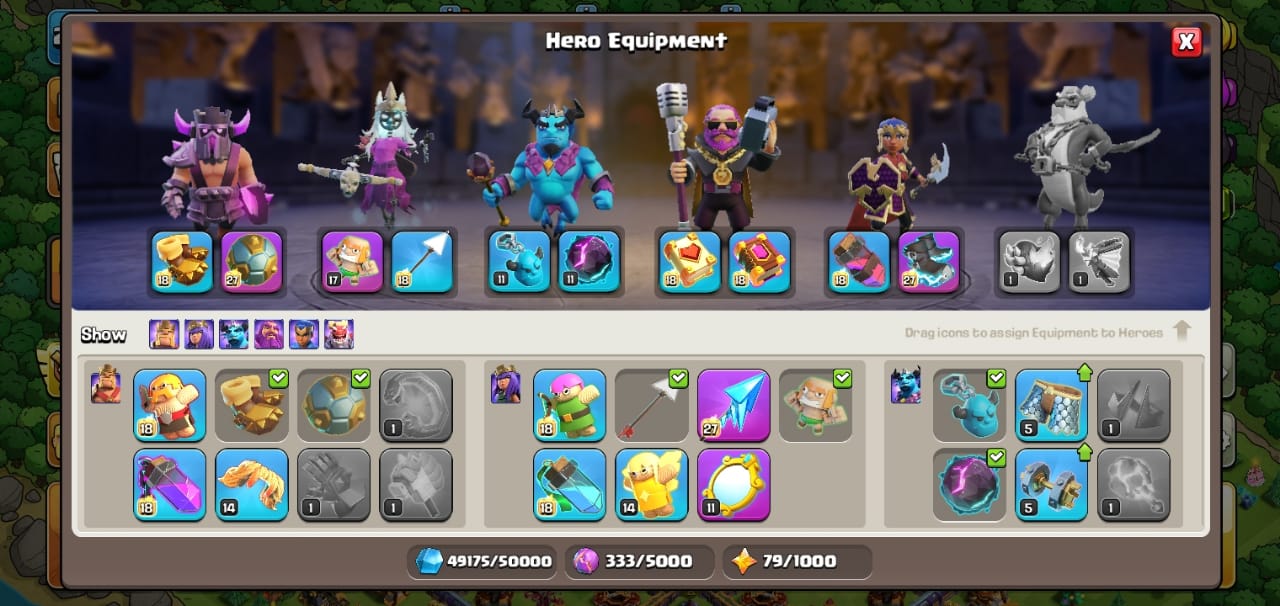Select the locked grey snake bracelet equipment

point(416,405)
